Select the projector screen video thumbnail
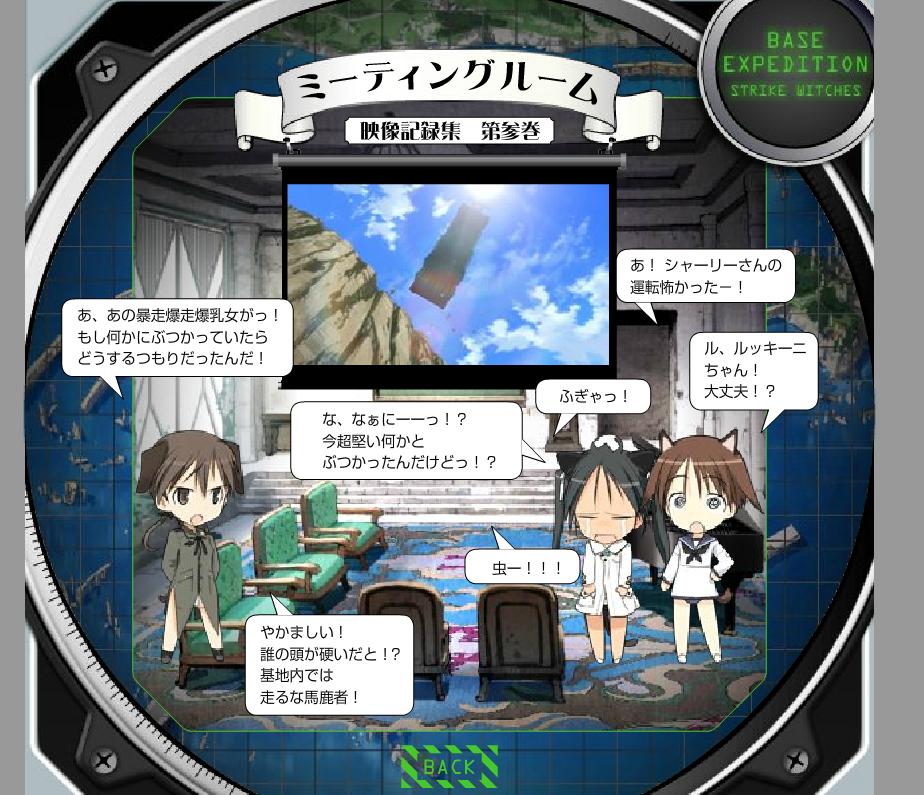This screenshot has width=924, height=795. coord(447,272)
